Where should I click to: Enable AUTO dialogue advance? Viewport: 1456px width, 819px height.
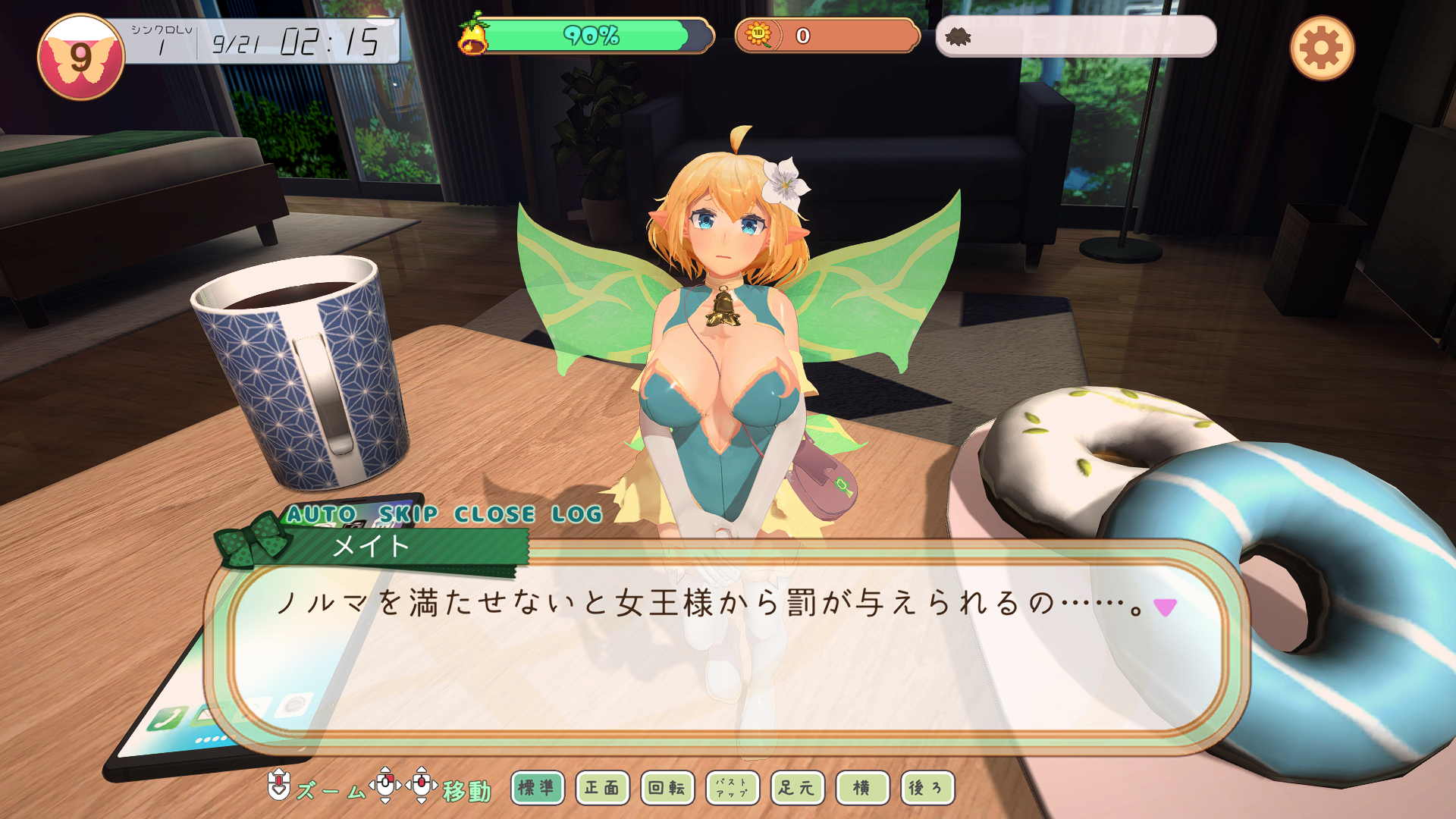321,514
